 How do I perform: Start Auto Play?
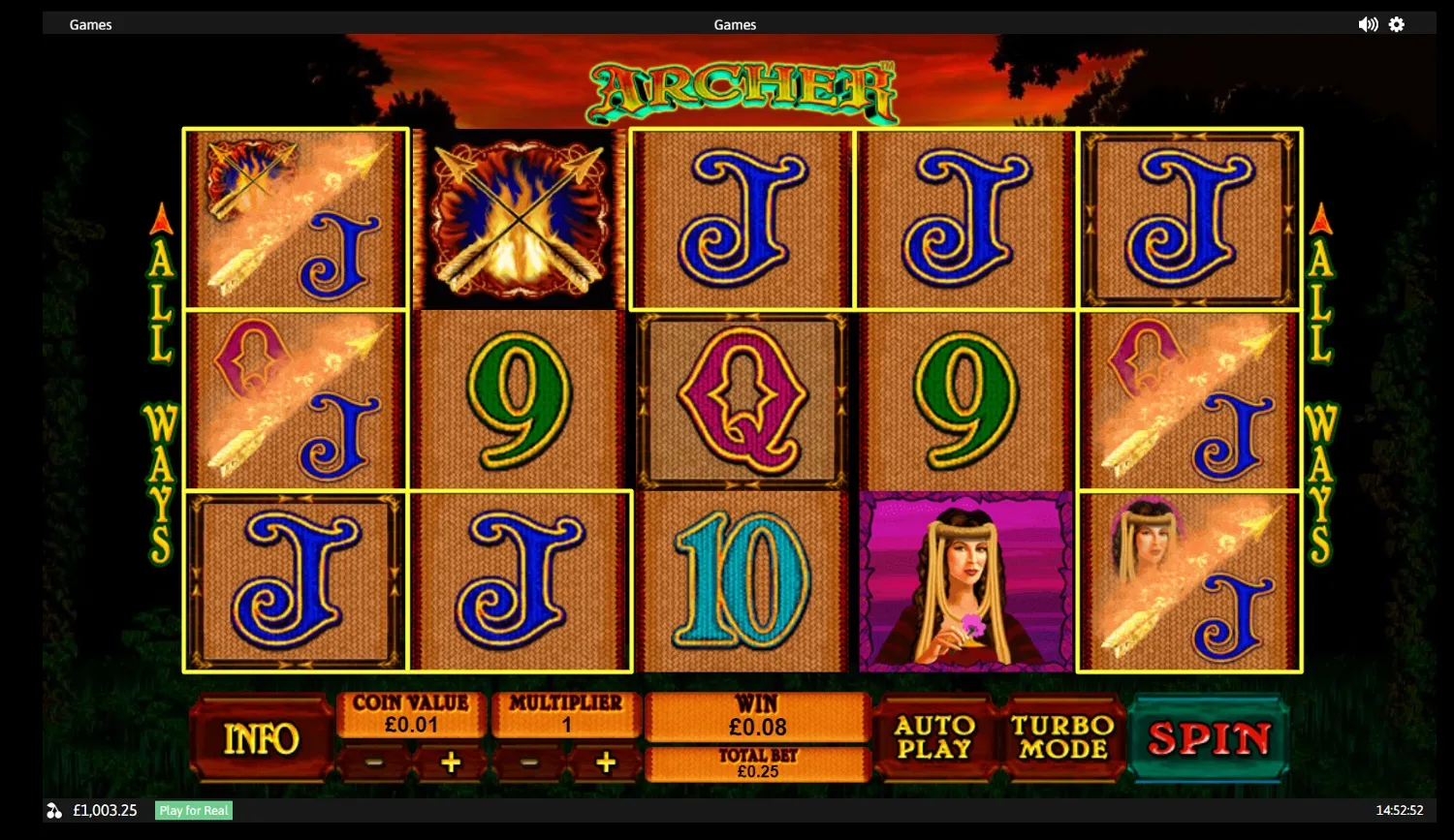pos(935,738)
